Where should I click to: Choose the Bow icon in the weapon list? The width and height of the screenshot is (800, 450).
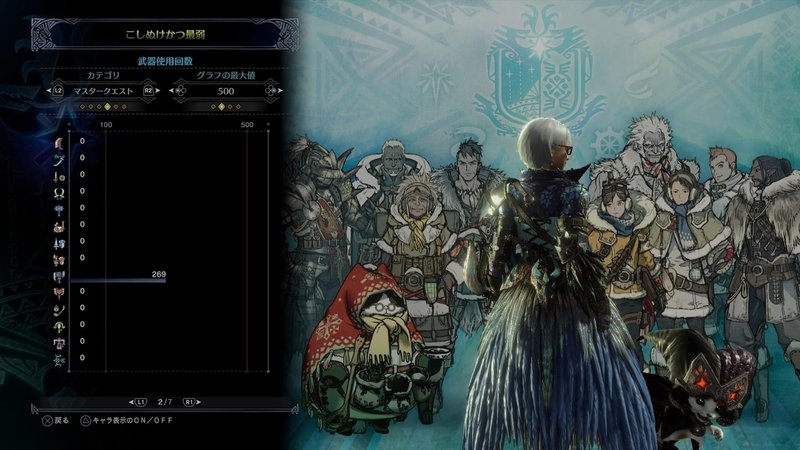click(x=60, y=357)
